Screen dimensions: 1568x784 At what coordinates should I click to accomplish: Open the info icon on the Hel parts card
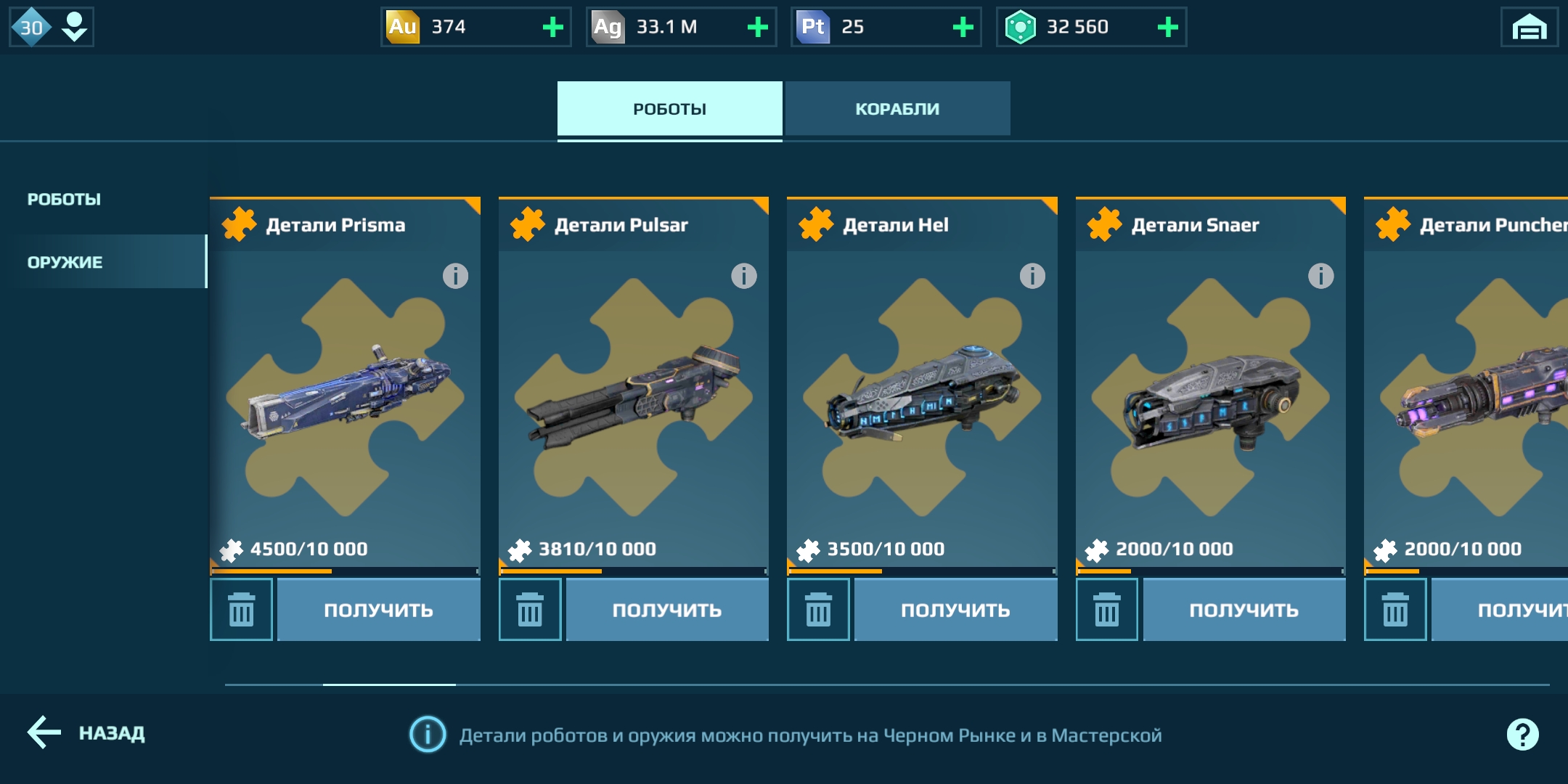point(1032,275)
